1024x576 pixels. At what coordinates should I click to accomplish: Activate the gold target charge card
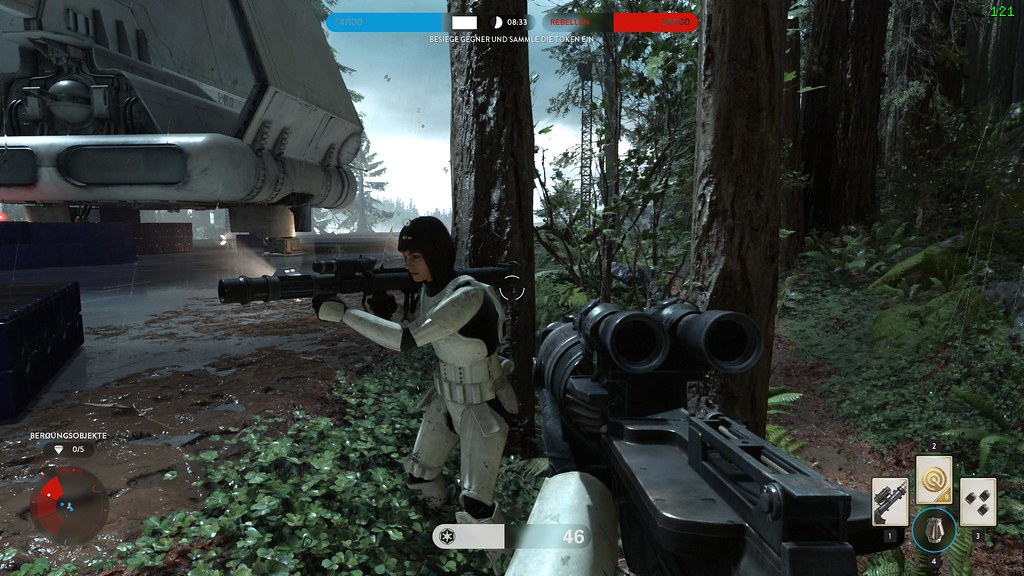click(933, 480)
